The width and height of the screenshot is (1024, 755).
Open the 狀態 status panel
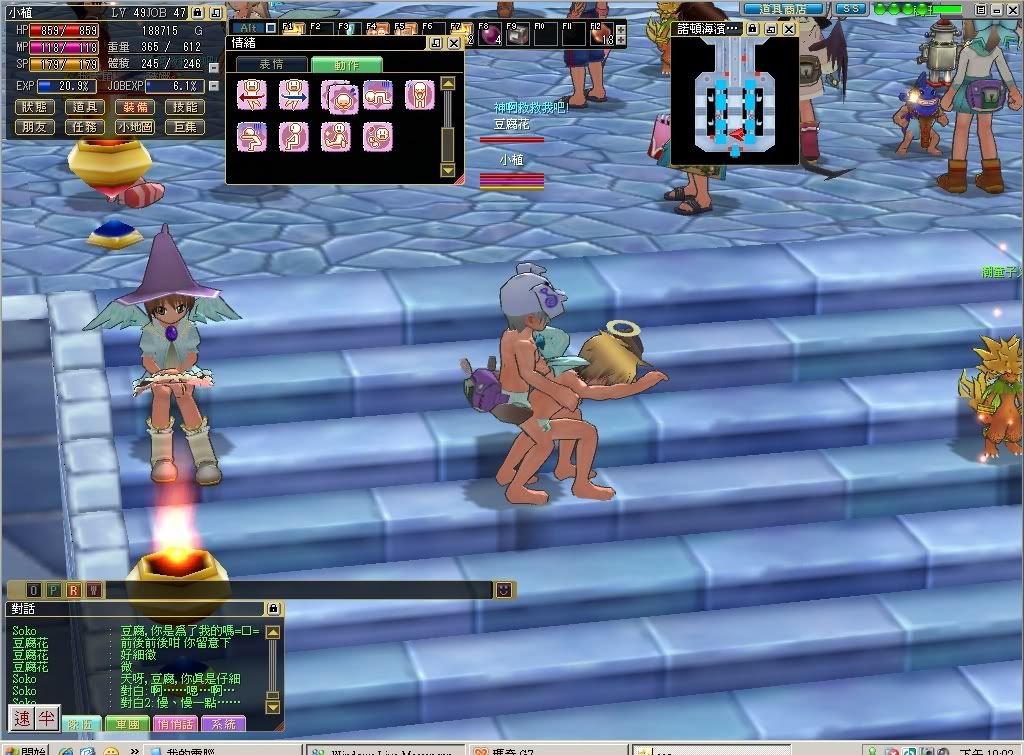35,107
